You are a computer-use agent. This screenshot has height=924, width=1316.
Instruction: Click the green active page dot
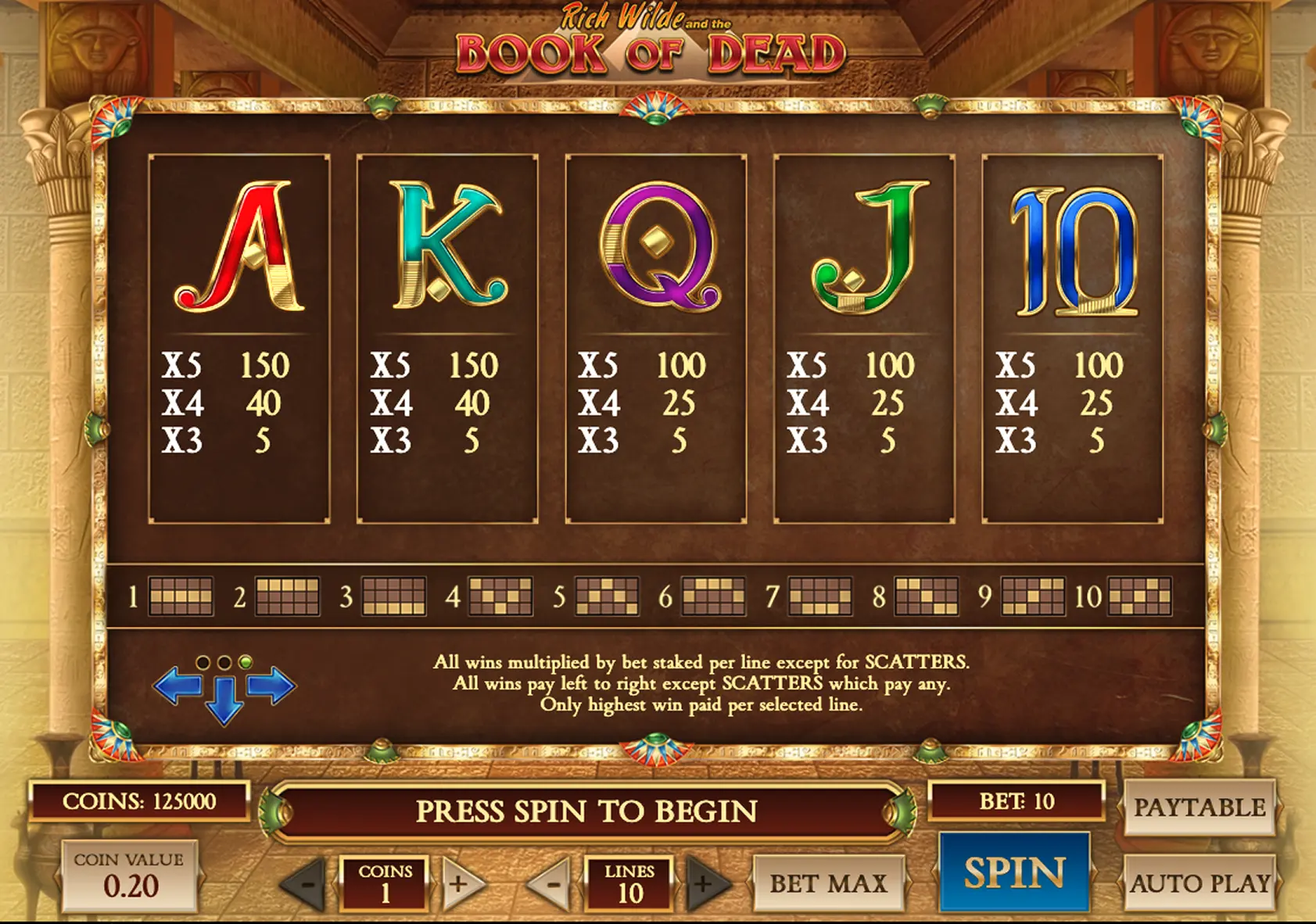click(x=244, y=661)
